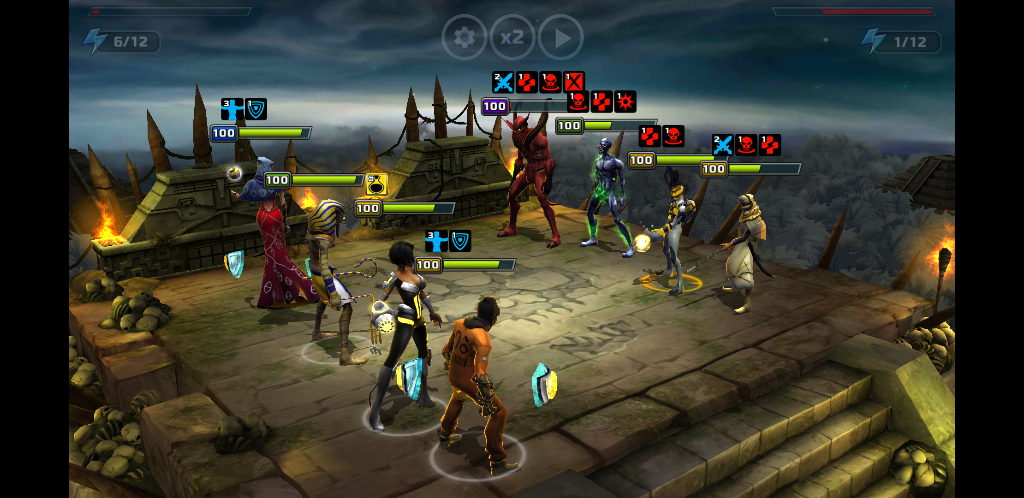Viewport: 1024px width, 498px height.
Task: Open the gear settings button
Action: [464, 38]
